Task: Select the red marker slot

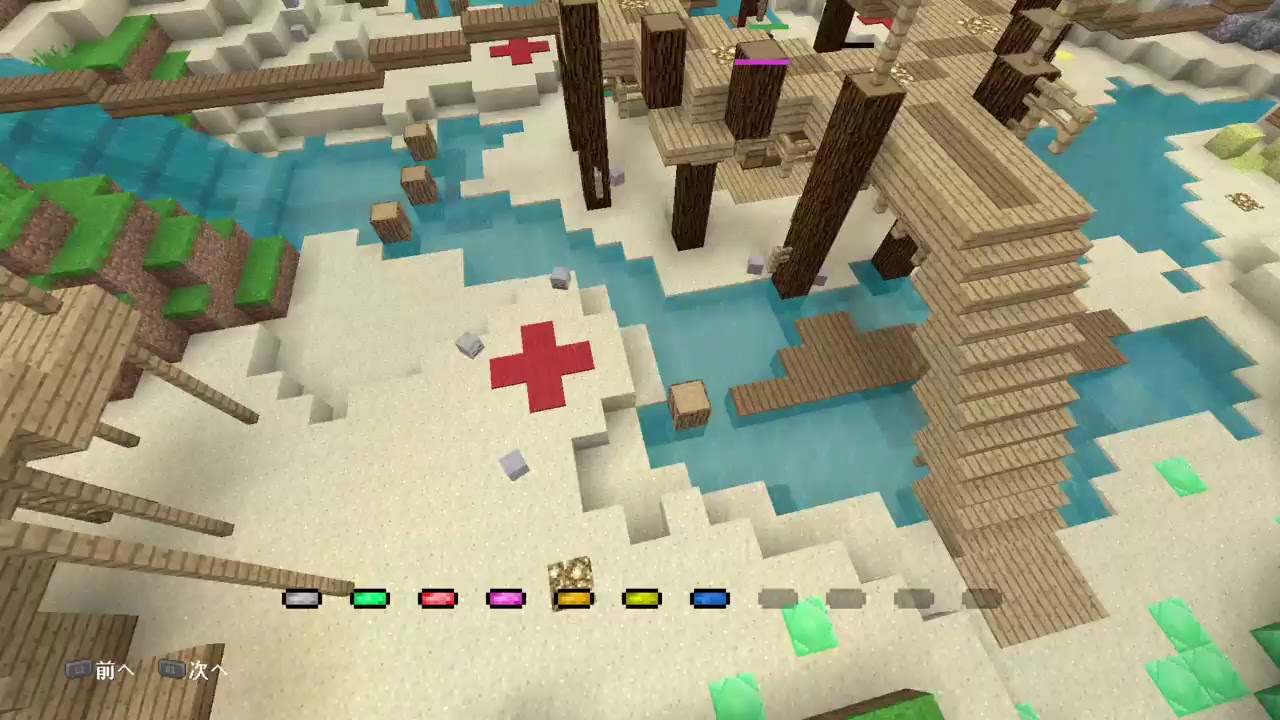Action: pyautogui.click(x=438, y=598)
